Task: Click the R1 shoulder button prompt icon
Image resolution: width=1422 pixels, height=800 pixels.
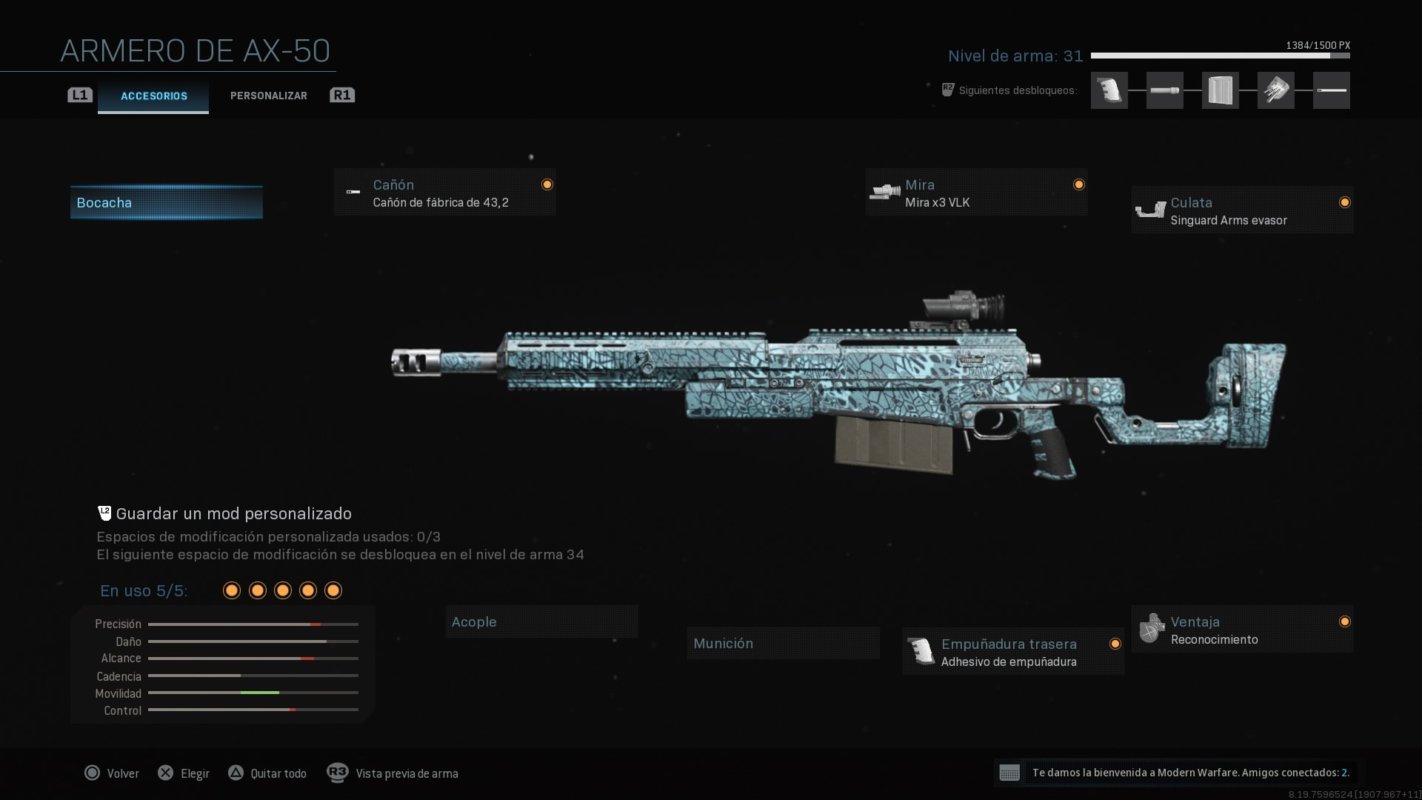Action: (x=341, y=95)
